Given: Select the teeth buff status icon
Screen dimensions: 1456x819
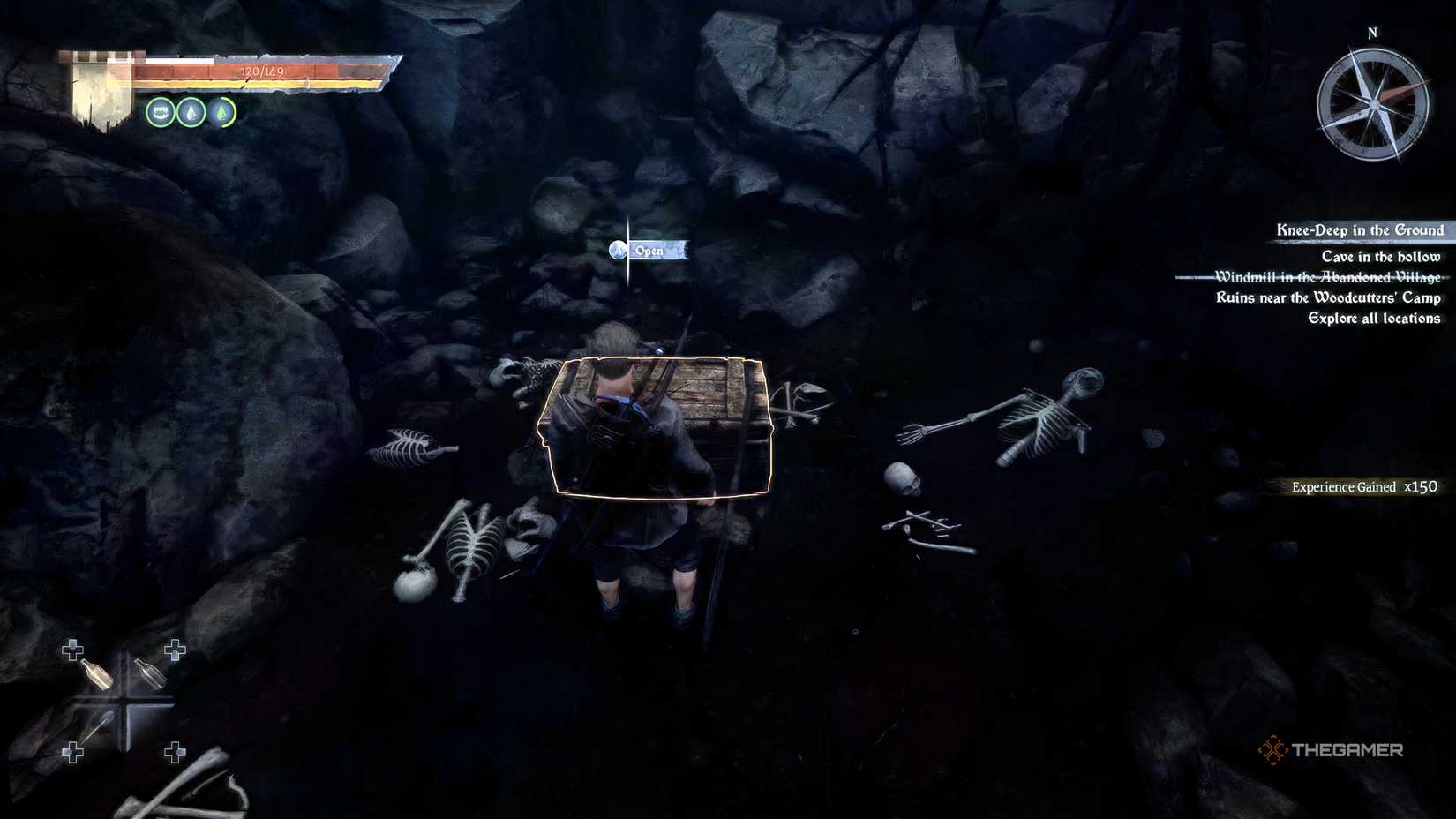Looking at the screenshot, I should point(161,113).
